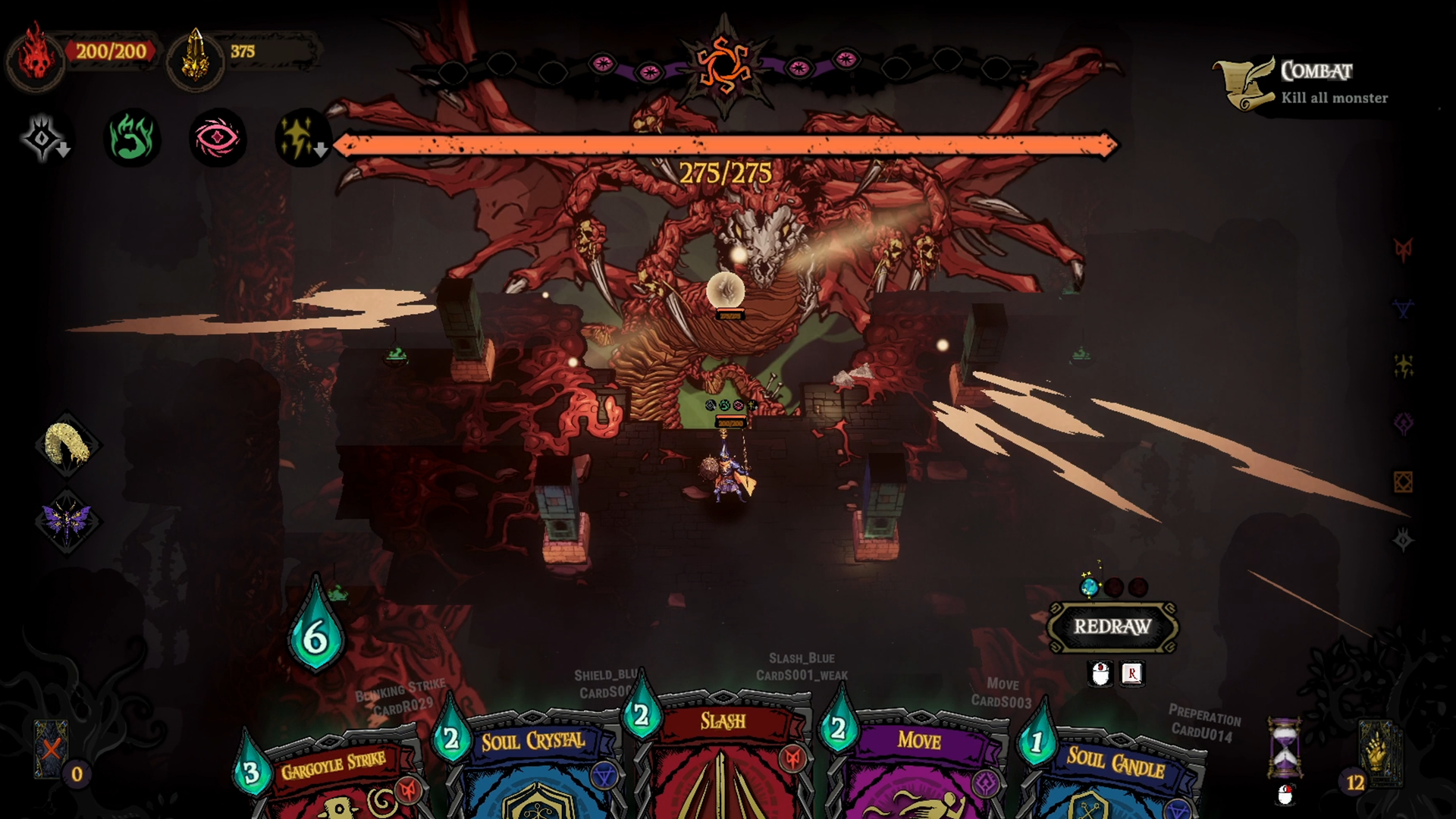Inspect the yellow lightning debuff icon
The image size is (1456, 819).
pyautogui.click(x=301, y=138)
